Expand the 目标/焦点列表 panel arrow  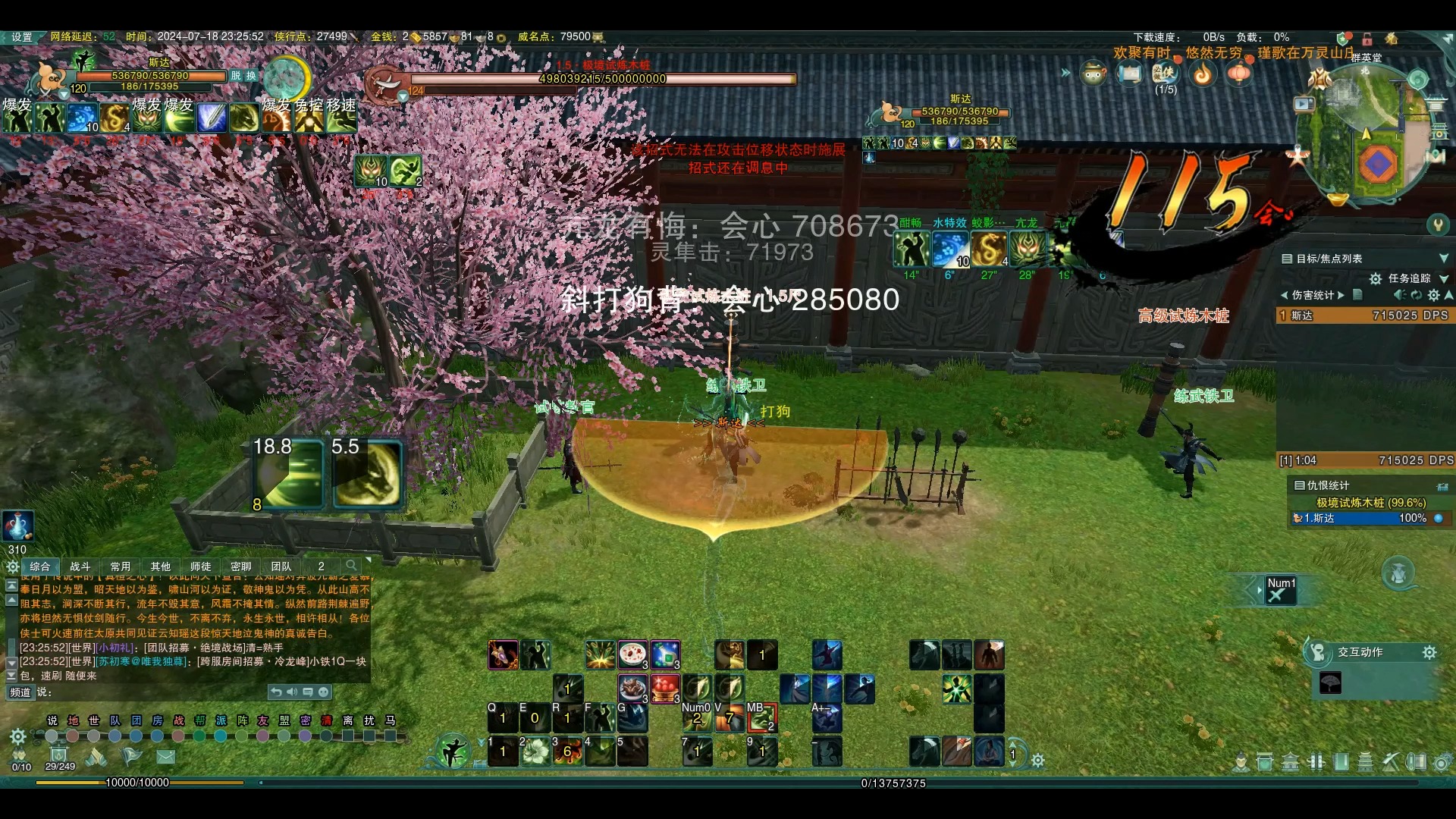(x=1443, y=259)
